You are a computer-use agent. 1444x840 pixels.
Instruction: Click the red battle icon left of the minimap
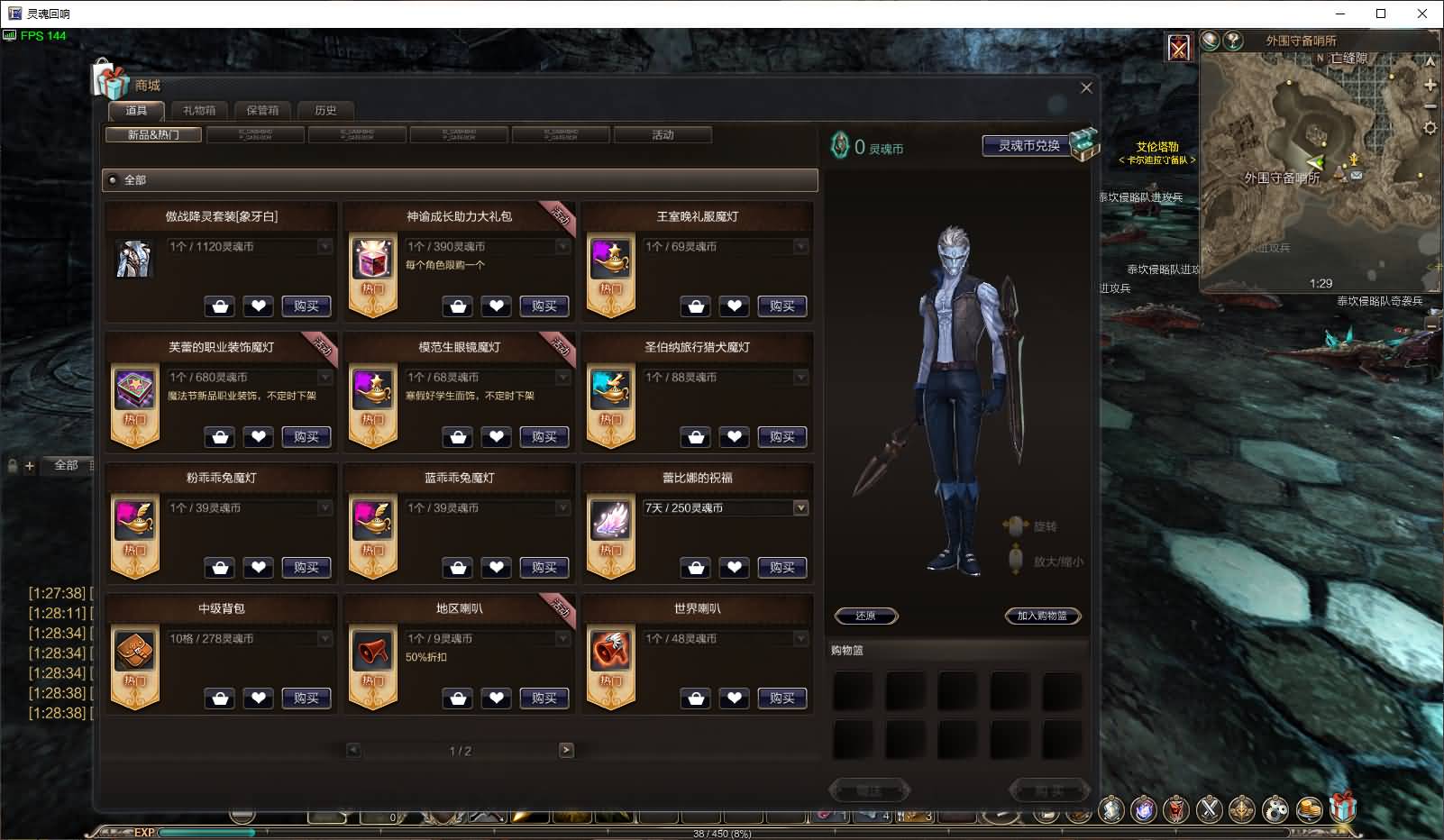tap(1178, 46)
